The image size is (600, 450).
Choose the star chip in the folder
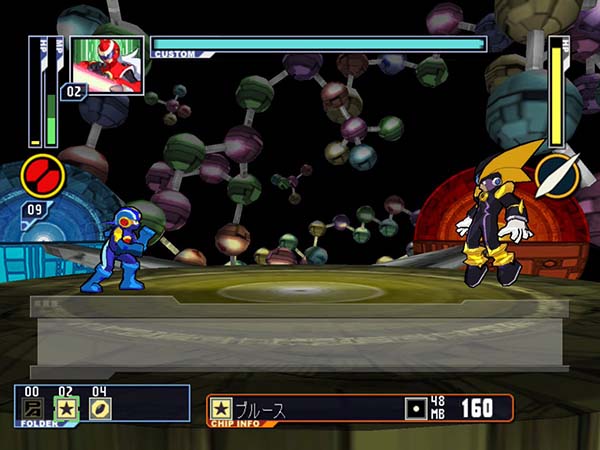click(x=67, y=409)
